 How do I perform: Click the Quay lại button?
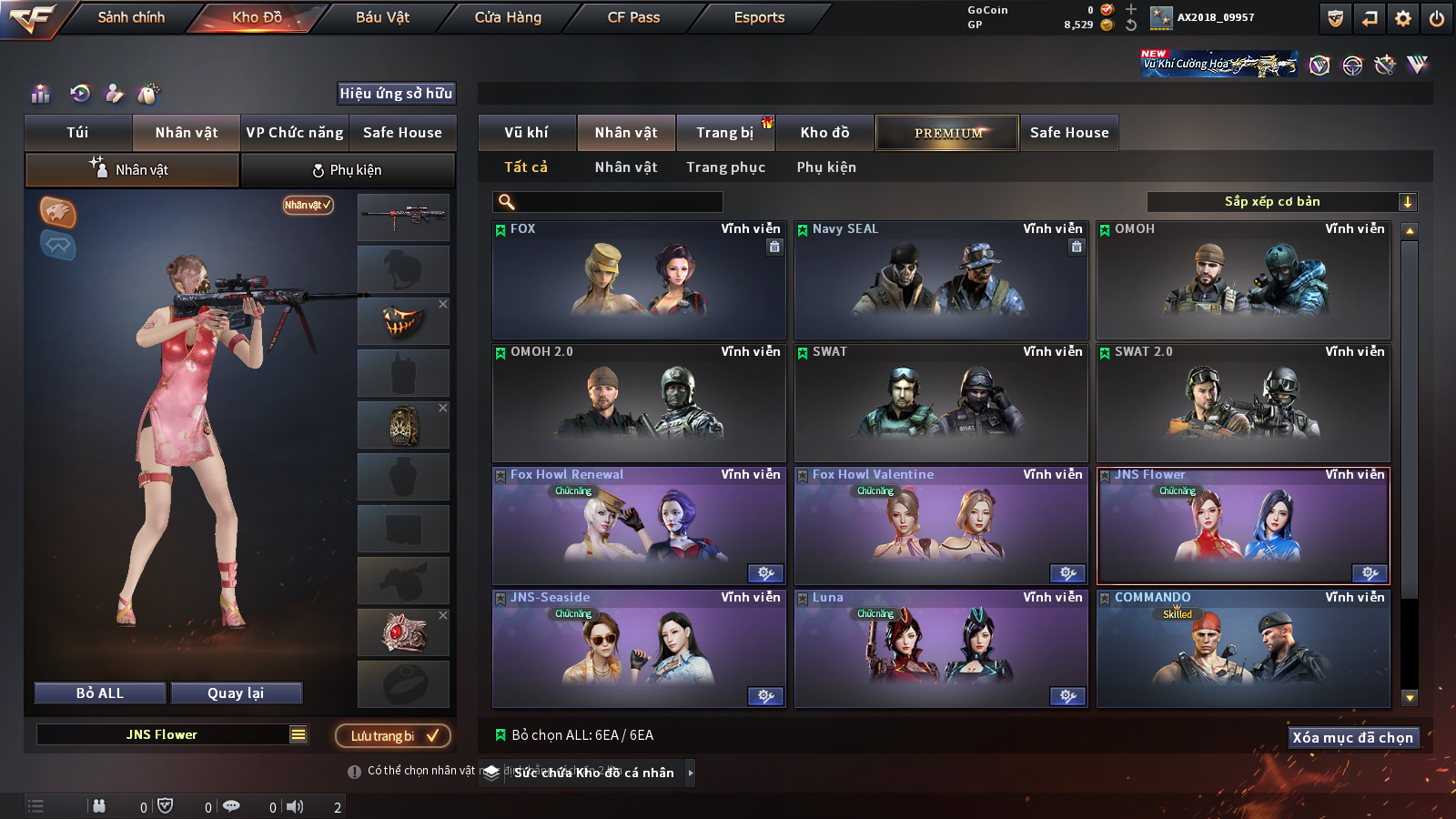236,693
